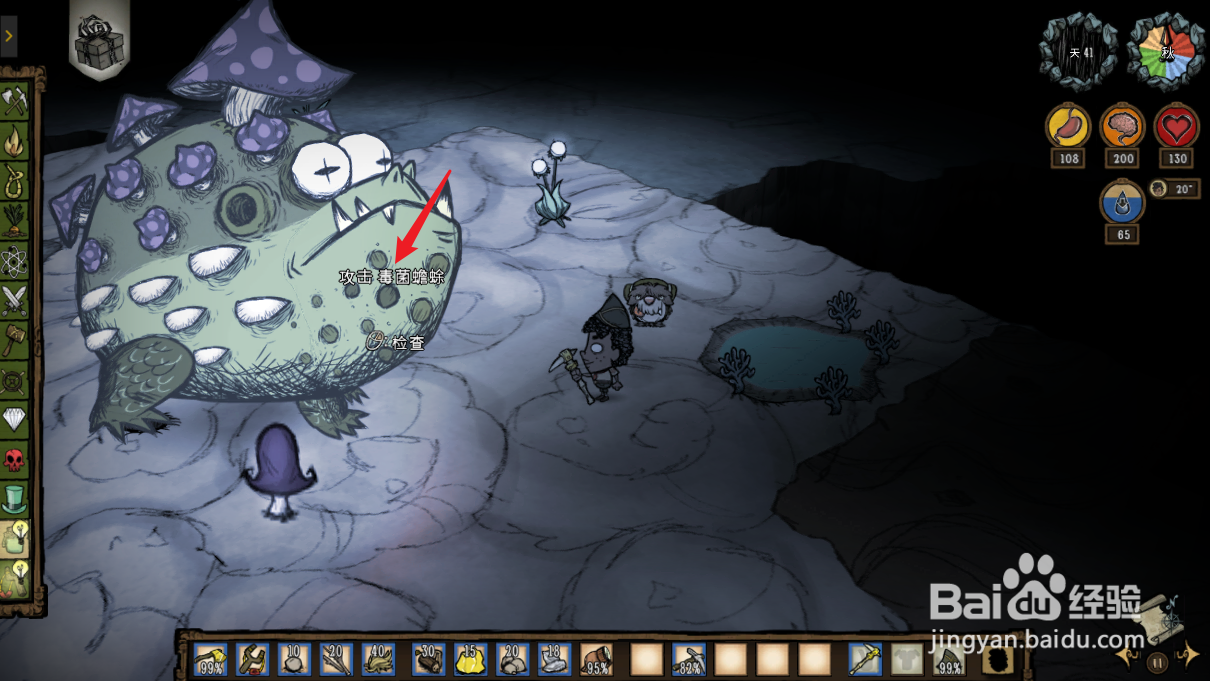Open the green top hat Dress tab
The image size is (1210, 681).
coord(14,498)
